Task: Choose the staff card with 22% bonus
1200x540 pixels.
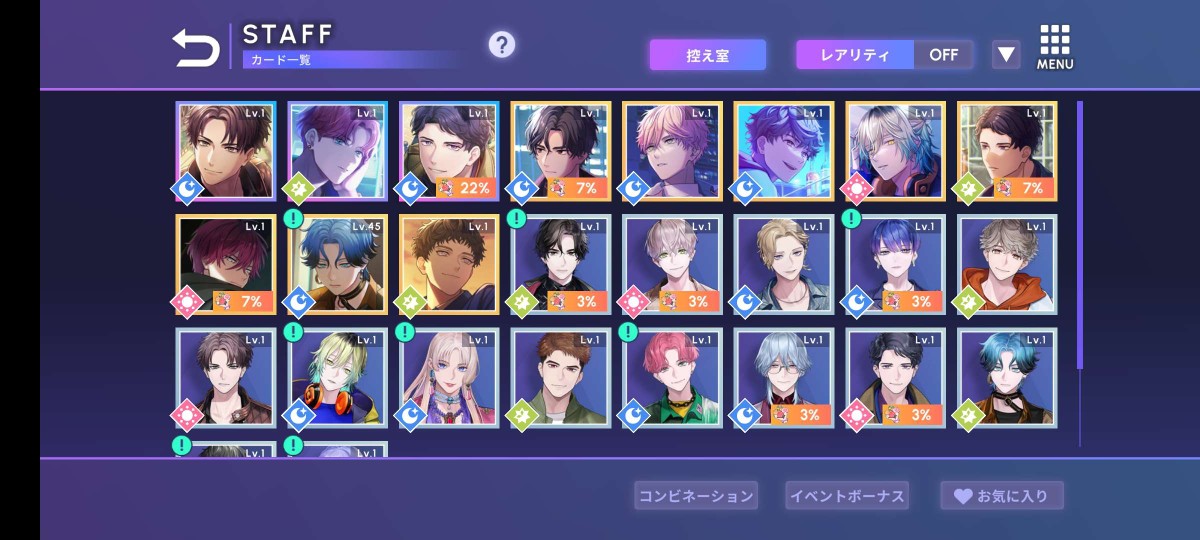Action: point(449,151)
